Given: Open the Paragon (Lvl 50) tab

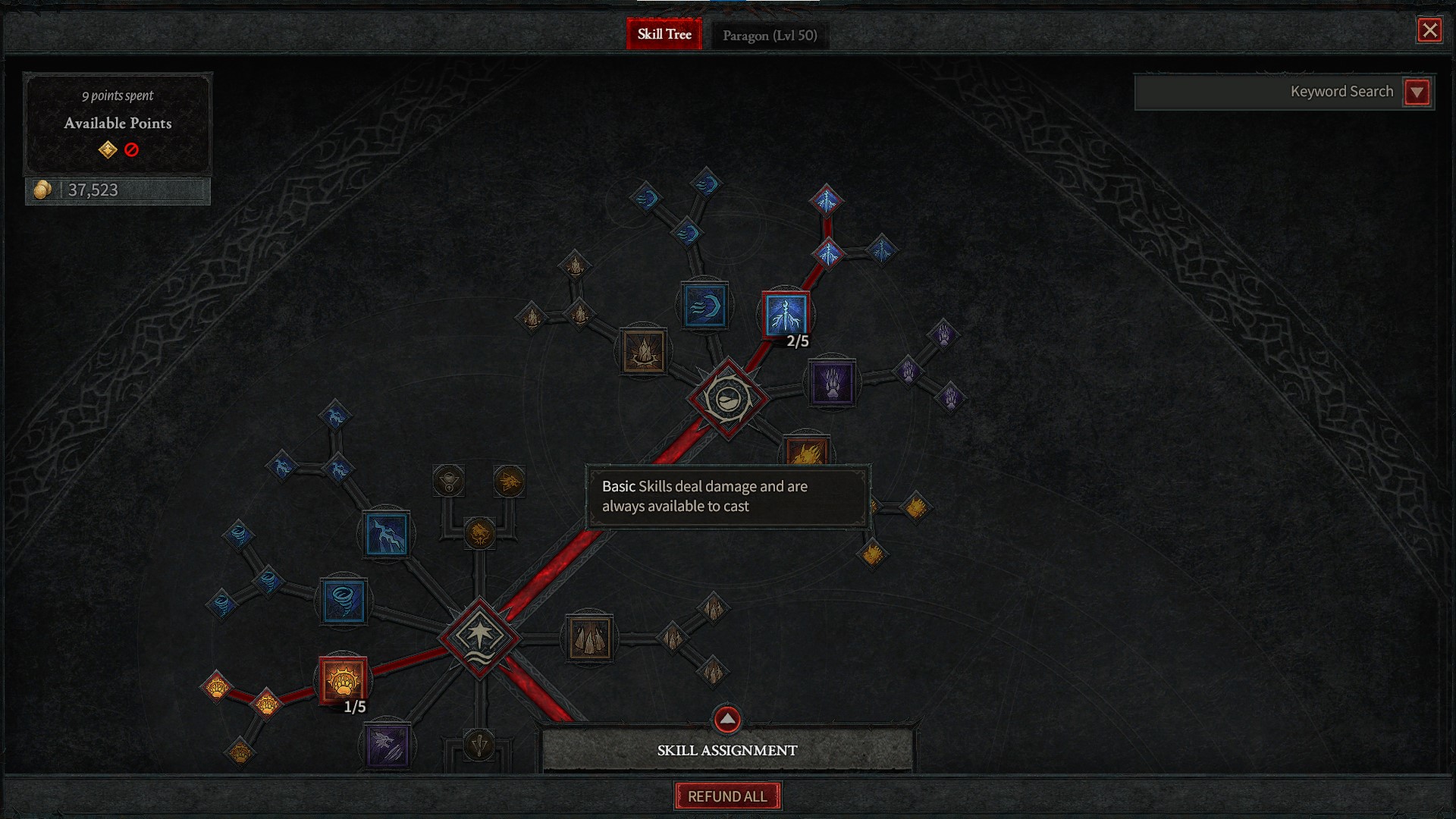Looking at the screenshot, I should click(770, 36).
